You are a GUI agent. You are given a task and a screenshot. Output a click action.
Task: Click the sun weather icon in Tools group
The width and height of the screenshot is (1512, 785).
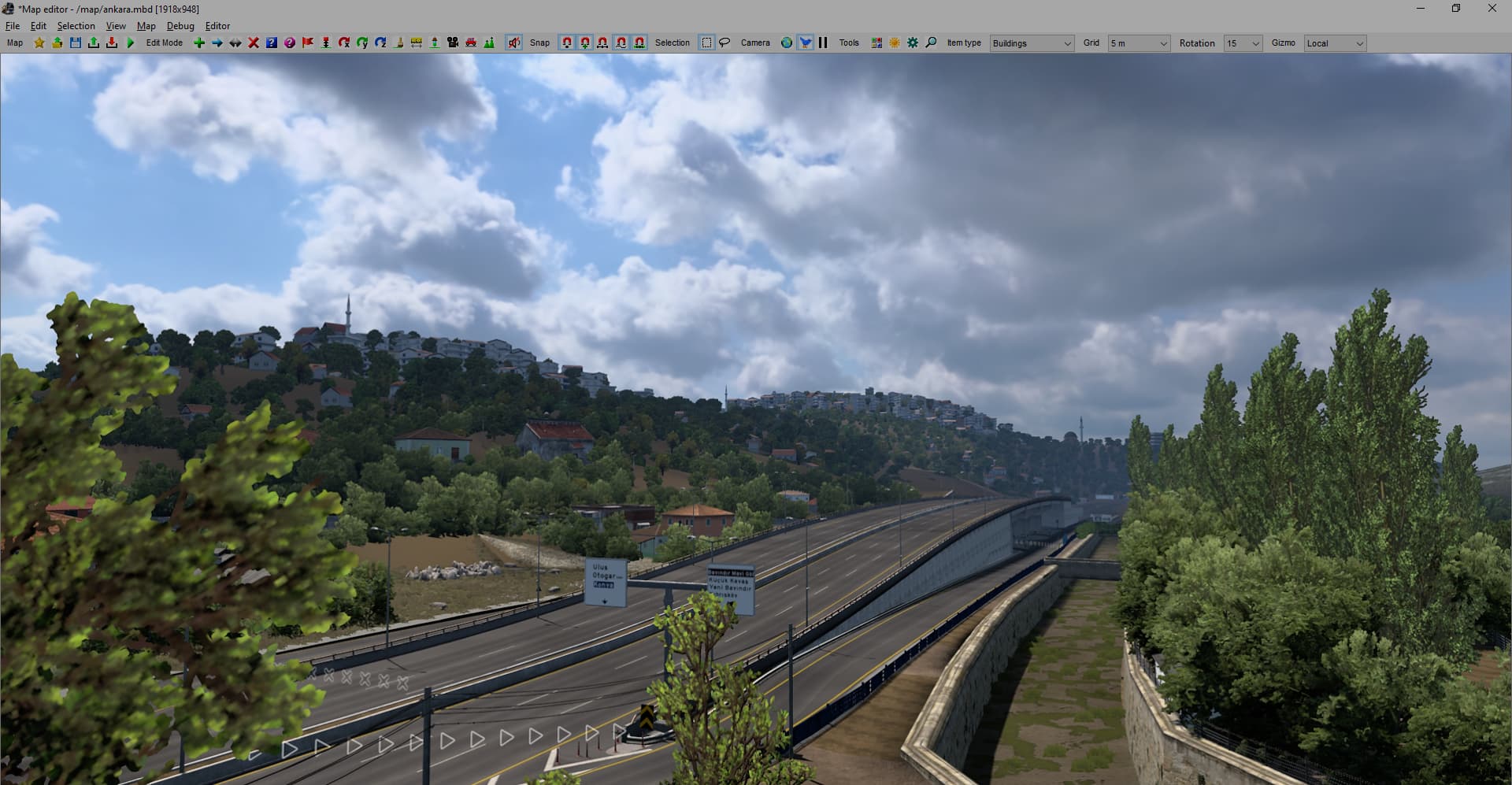[894, 43]
